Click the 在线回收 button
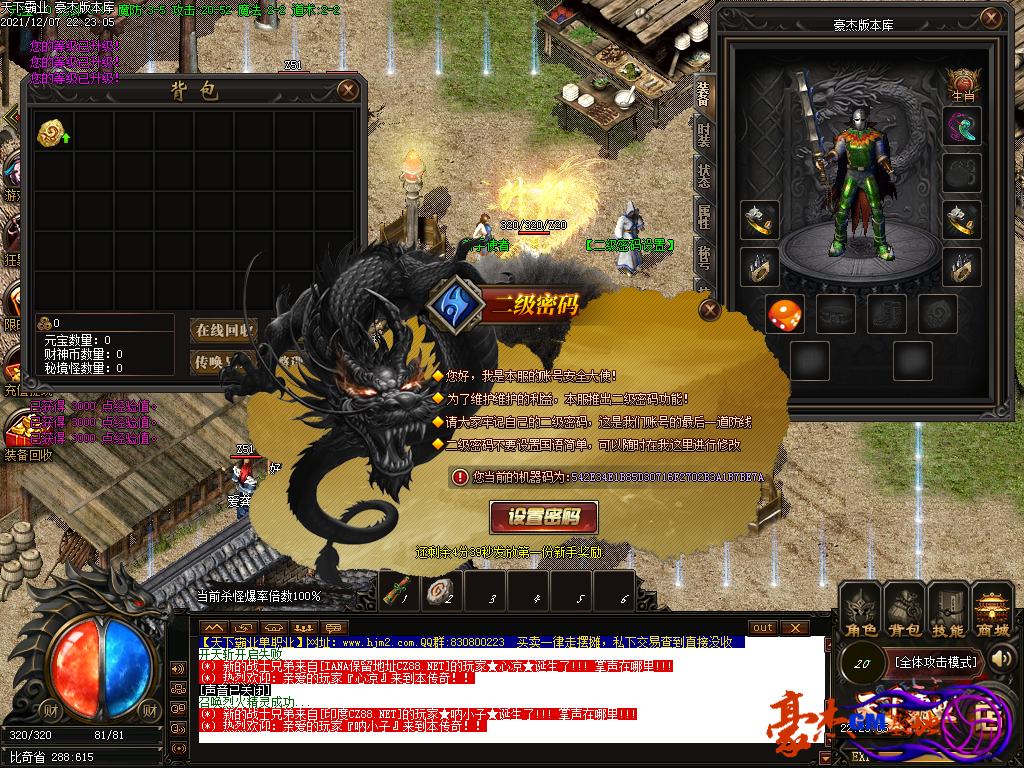 (x=222, y=330)
